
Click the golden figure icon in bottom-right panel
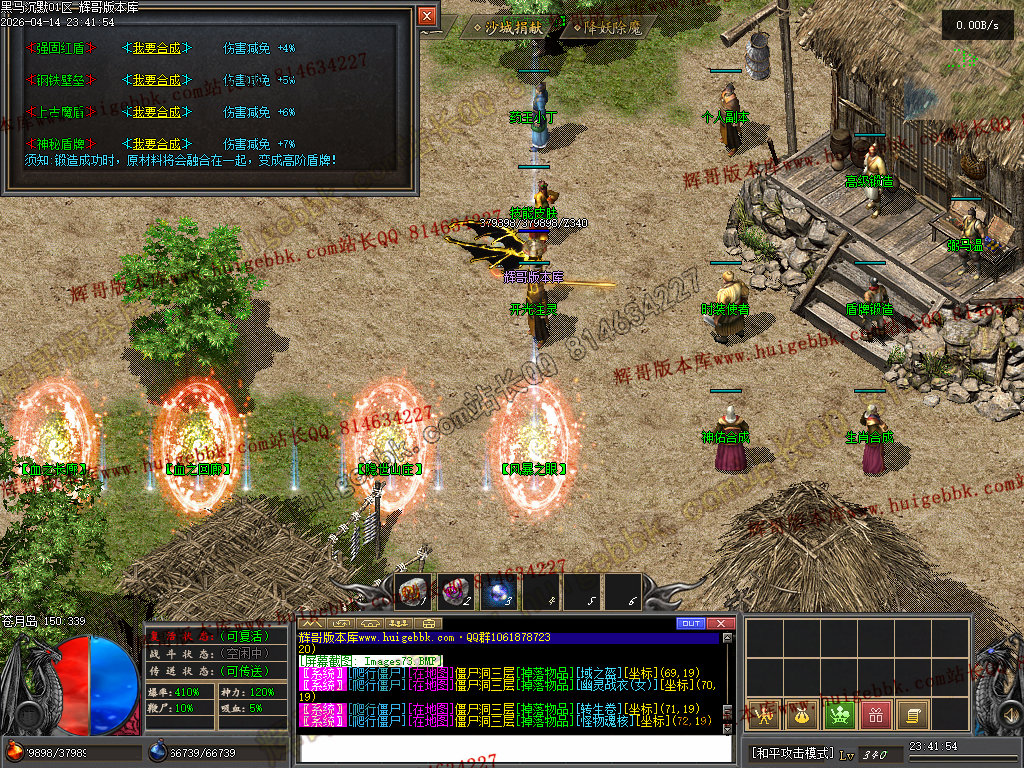click(x=764, y=715)
